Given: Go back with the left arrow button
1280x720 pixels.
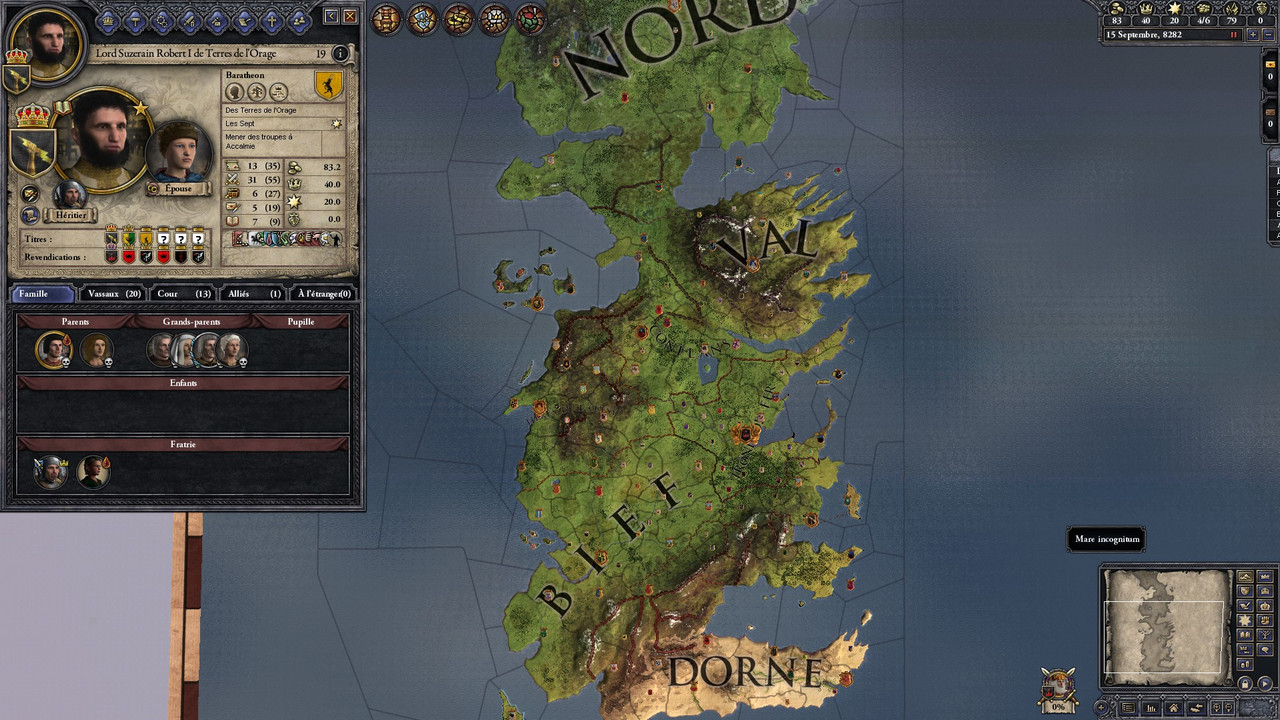Looking at the screenshot, I should [x=332, y=16].
